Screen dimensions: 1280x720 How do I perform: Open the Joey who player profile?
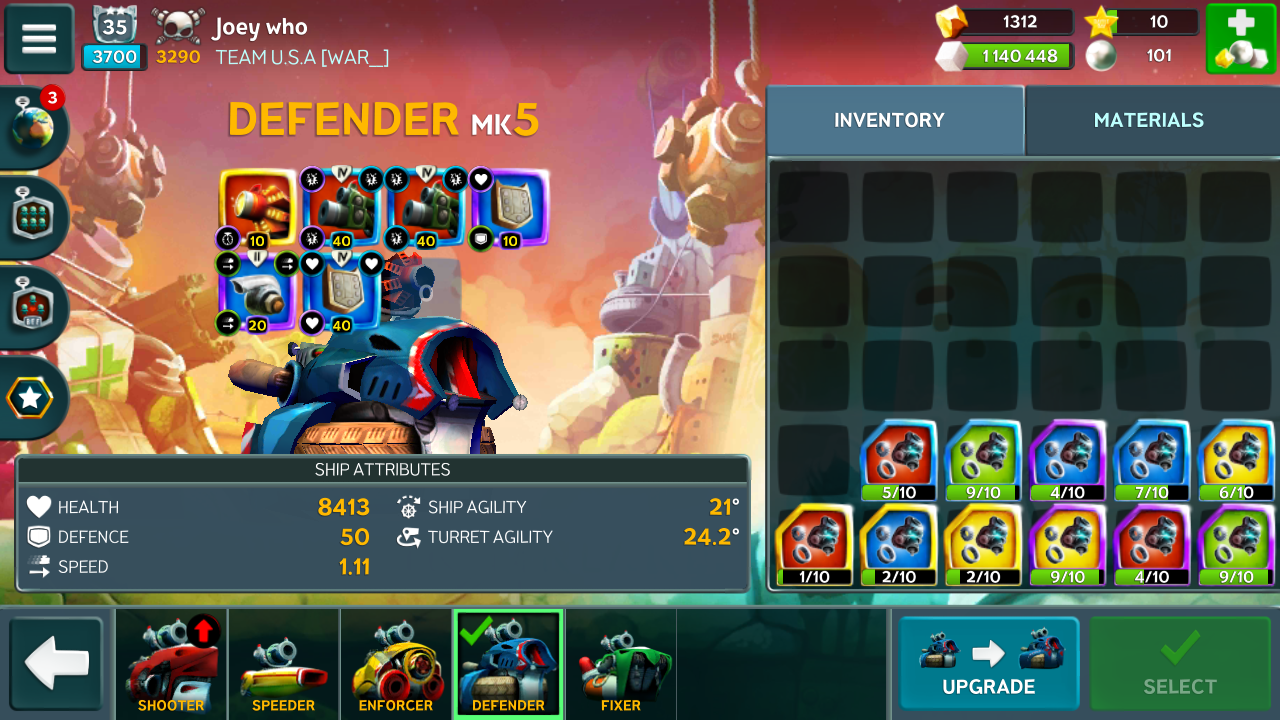pos(260,28)
